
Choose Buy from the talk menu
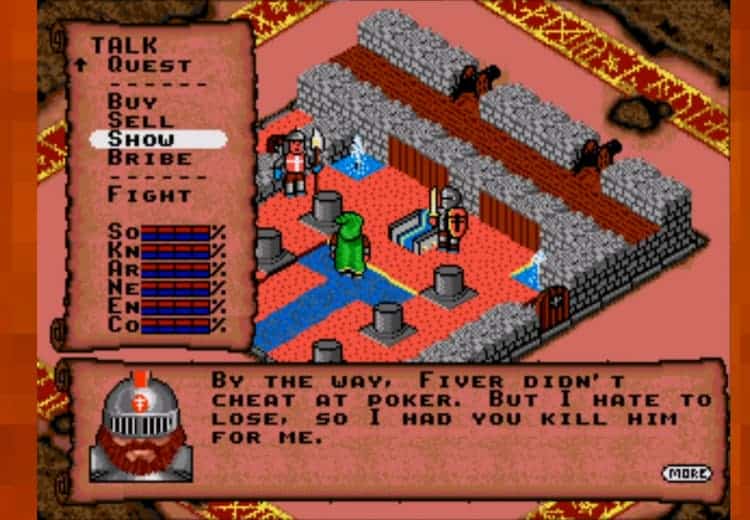pos(131,102)
